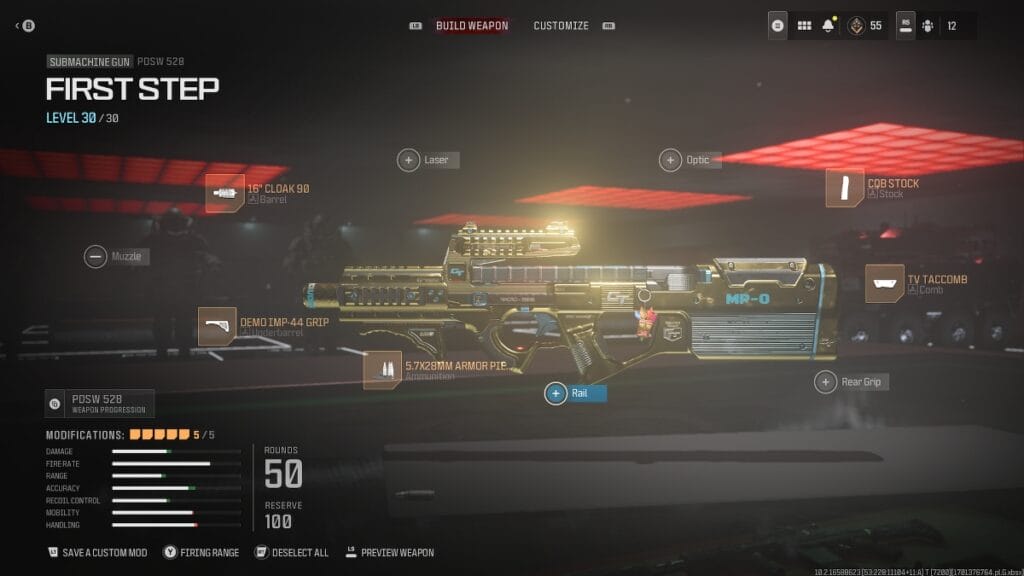Switch to the Build Weapon tab
1024x576 pixels.
pos(471,25)
